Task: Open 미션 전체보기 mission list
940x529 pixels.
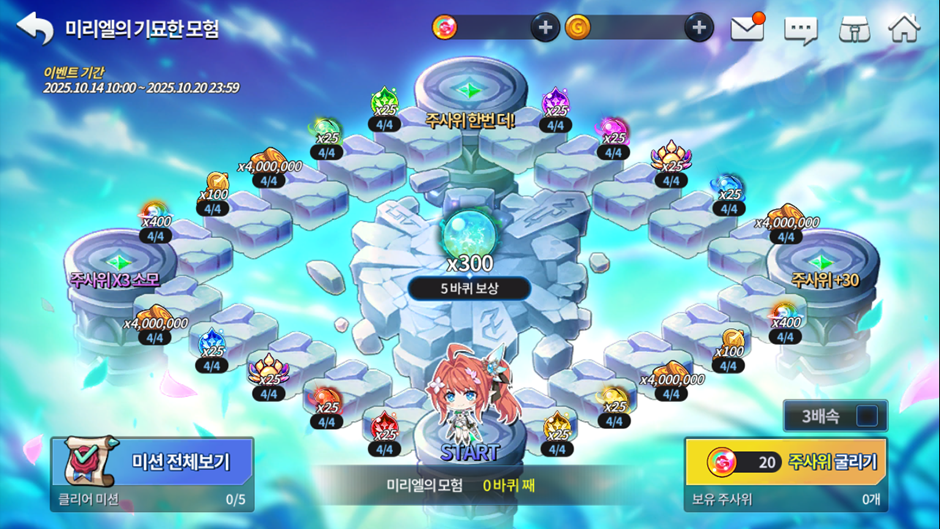Action: click(x=152, y=462)
